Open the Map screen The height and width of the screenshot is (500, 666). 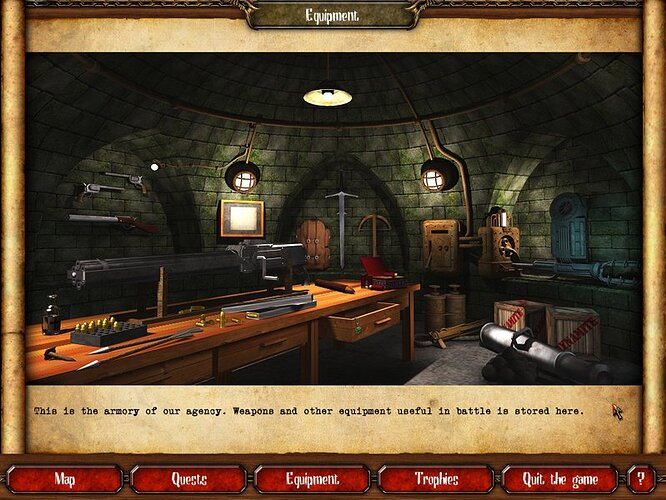tap(65, 479)
